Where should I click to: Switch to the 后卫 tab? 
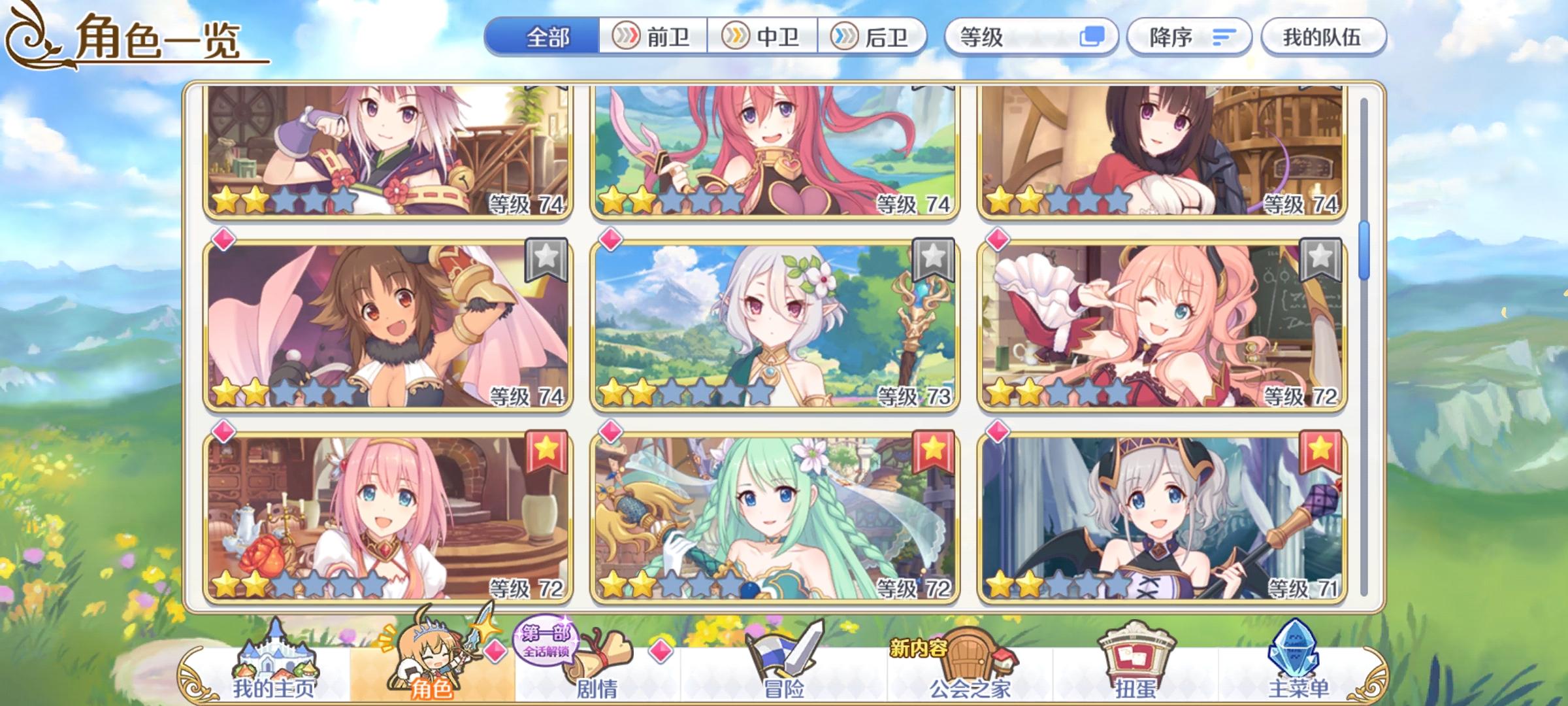pyautogui.click(x=875, y=37)
